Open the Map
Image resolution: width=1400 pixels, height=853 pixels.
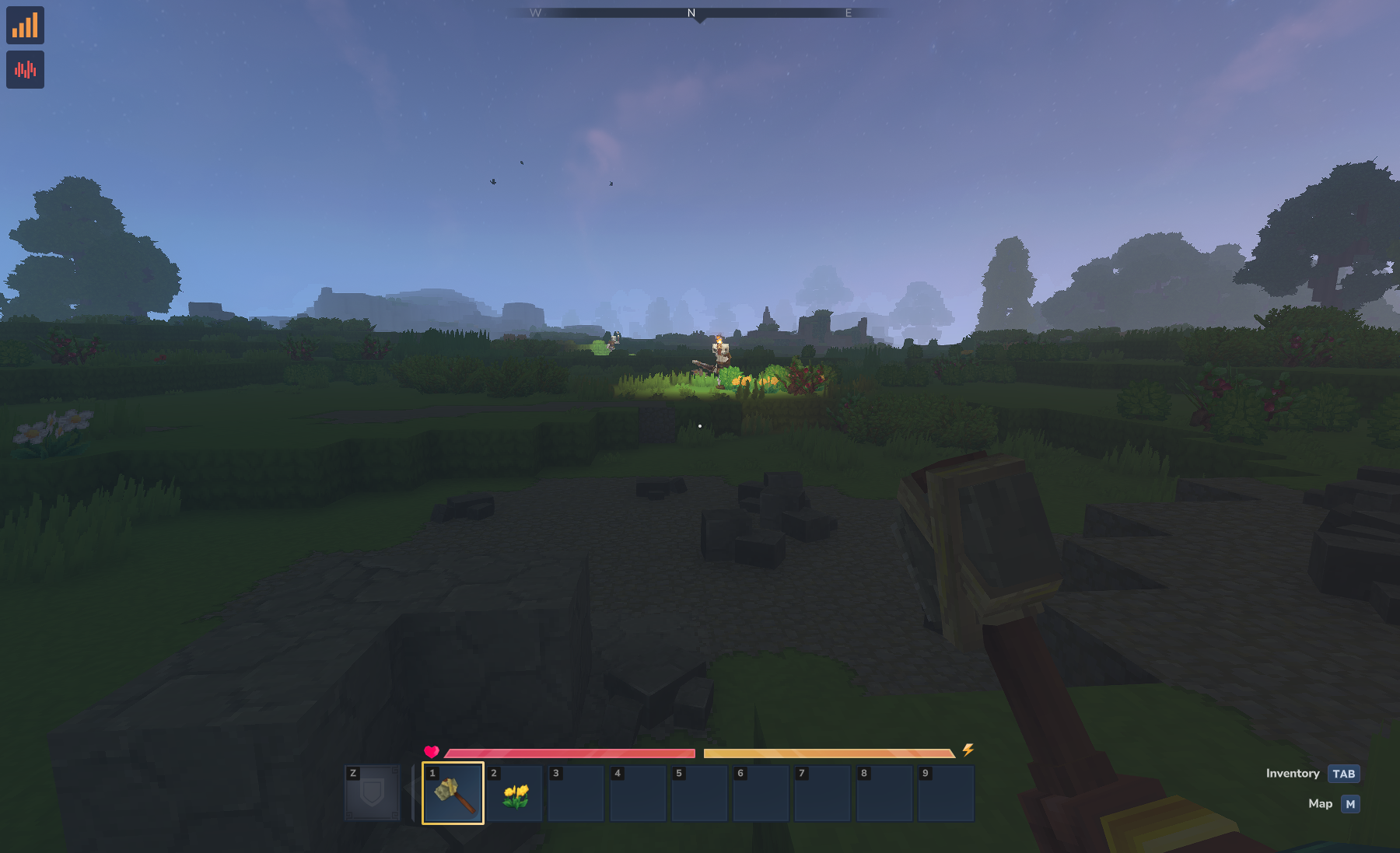[x=1349, y=804]
